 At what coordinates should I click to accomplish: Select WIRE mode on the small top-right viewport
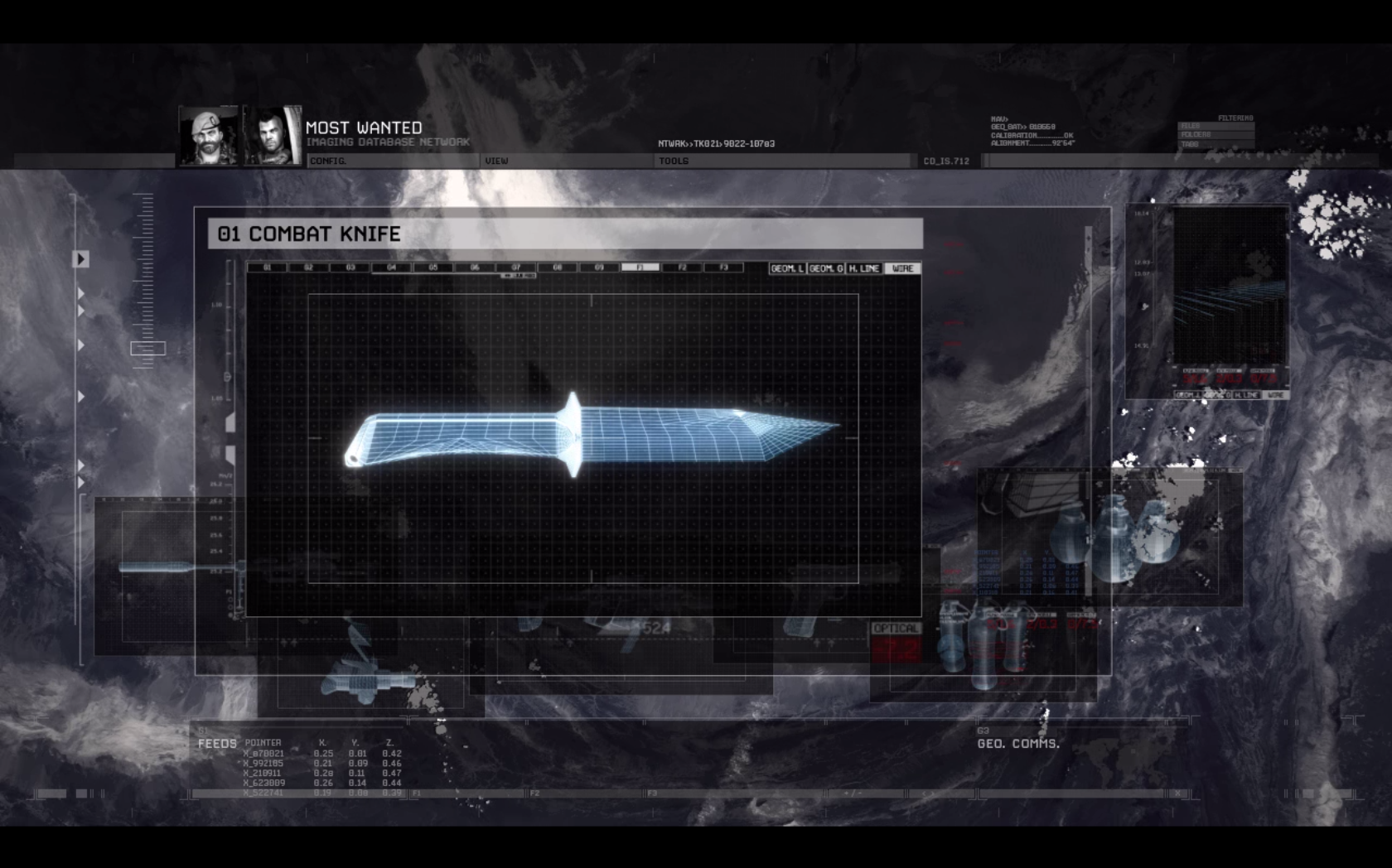[1274, 395]
